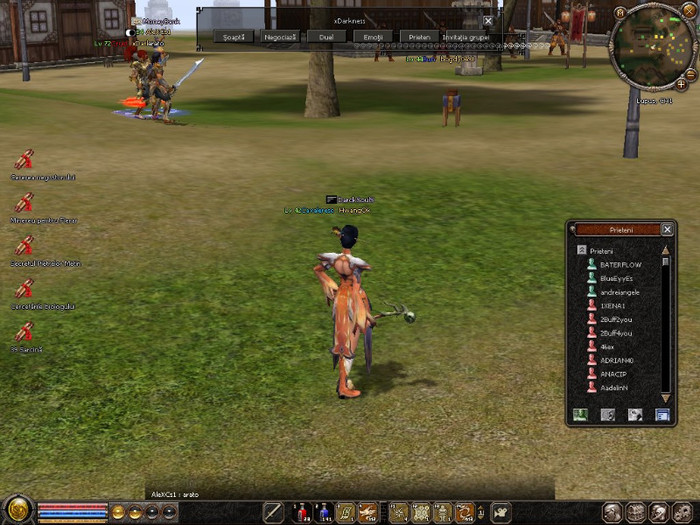700x525 pixels.
Task: Close the Prieteni friends list
Action: click(667, 229)
